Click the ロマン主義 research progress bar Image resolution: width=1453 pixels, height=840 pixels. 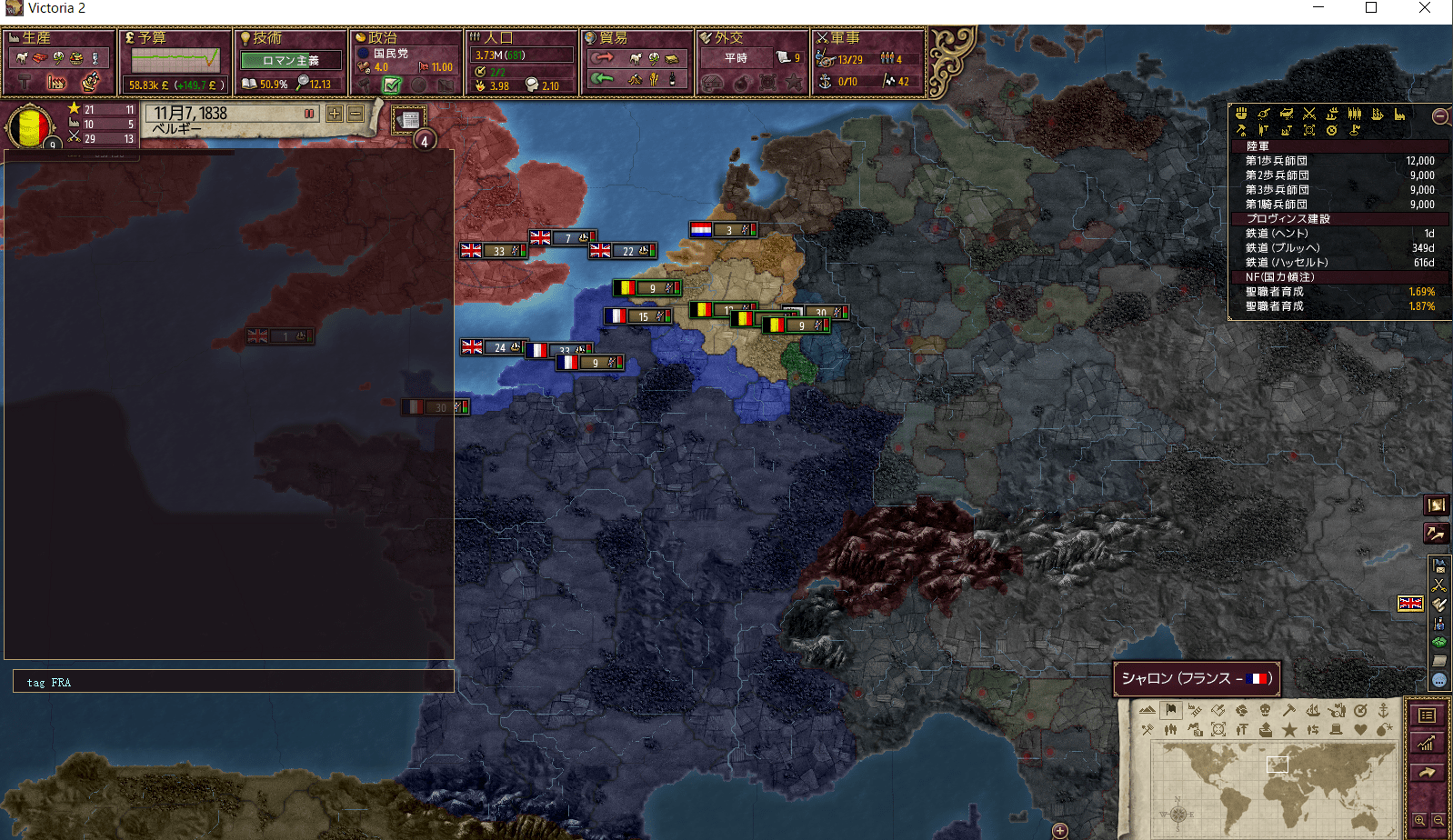click(291, 60)
